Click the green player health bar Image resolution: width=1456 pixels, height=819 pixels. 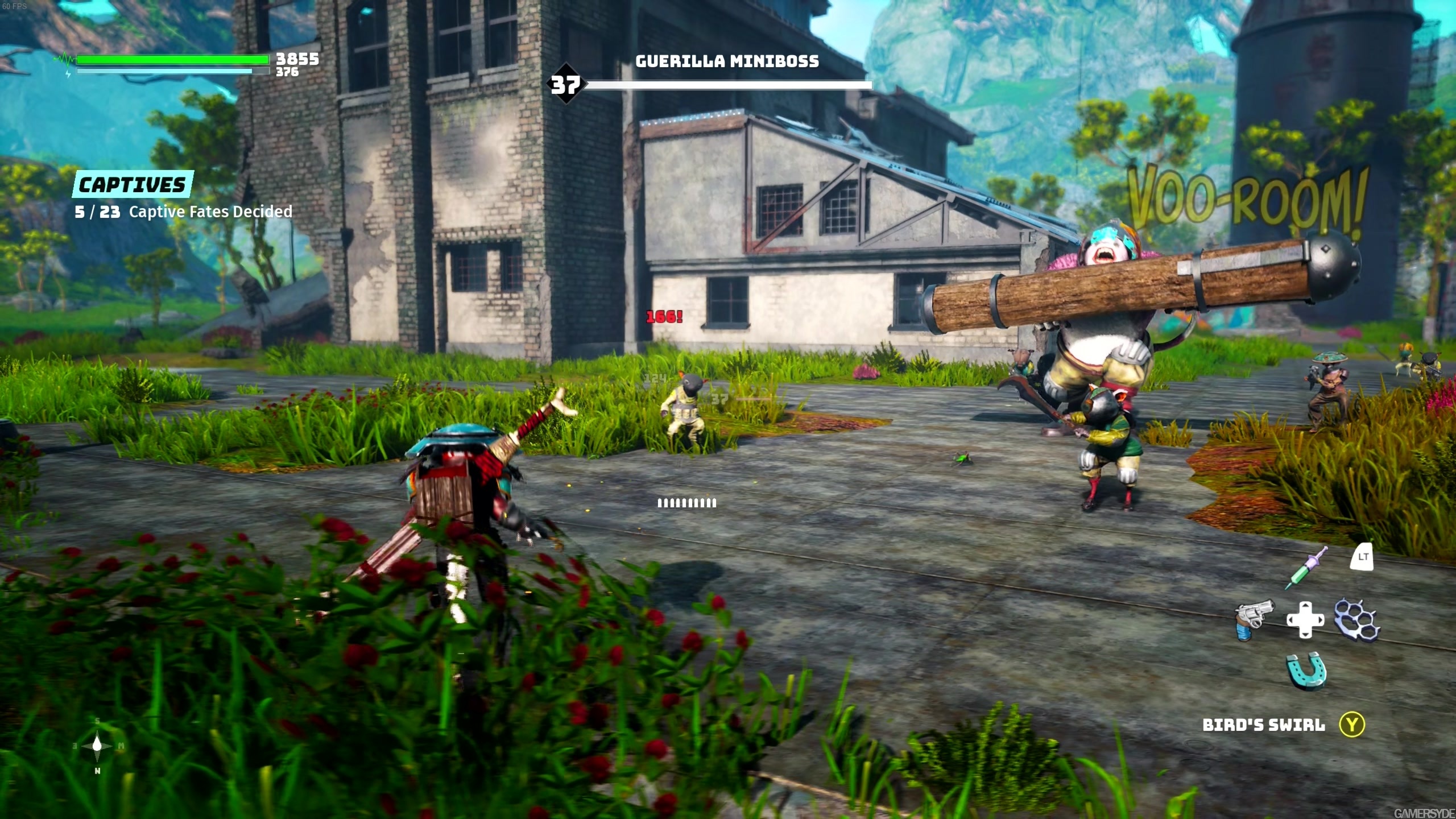click(x=171, y=59)
